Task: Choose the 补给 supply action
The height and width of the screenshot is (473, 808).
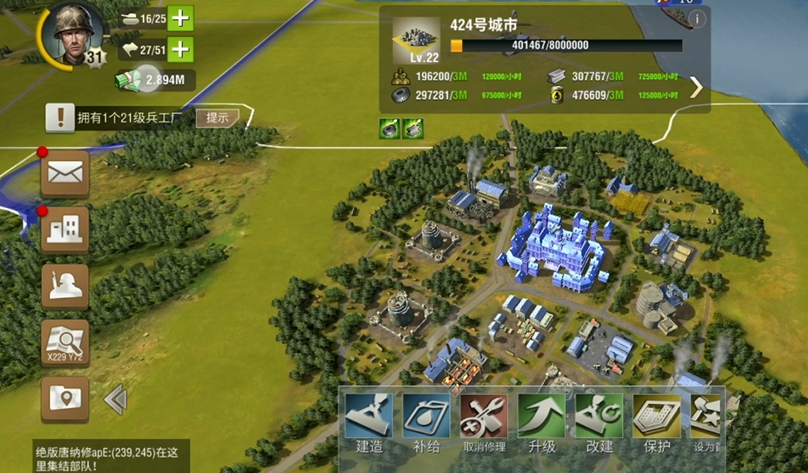Action: [x=426, y=422]
